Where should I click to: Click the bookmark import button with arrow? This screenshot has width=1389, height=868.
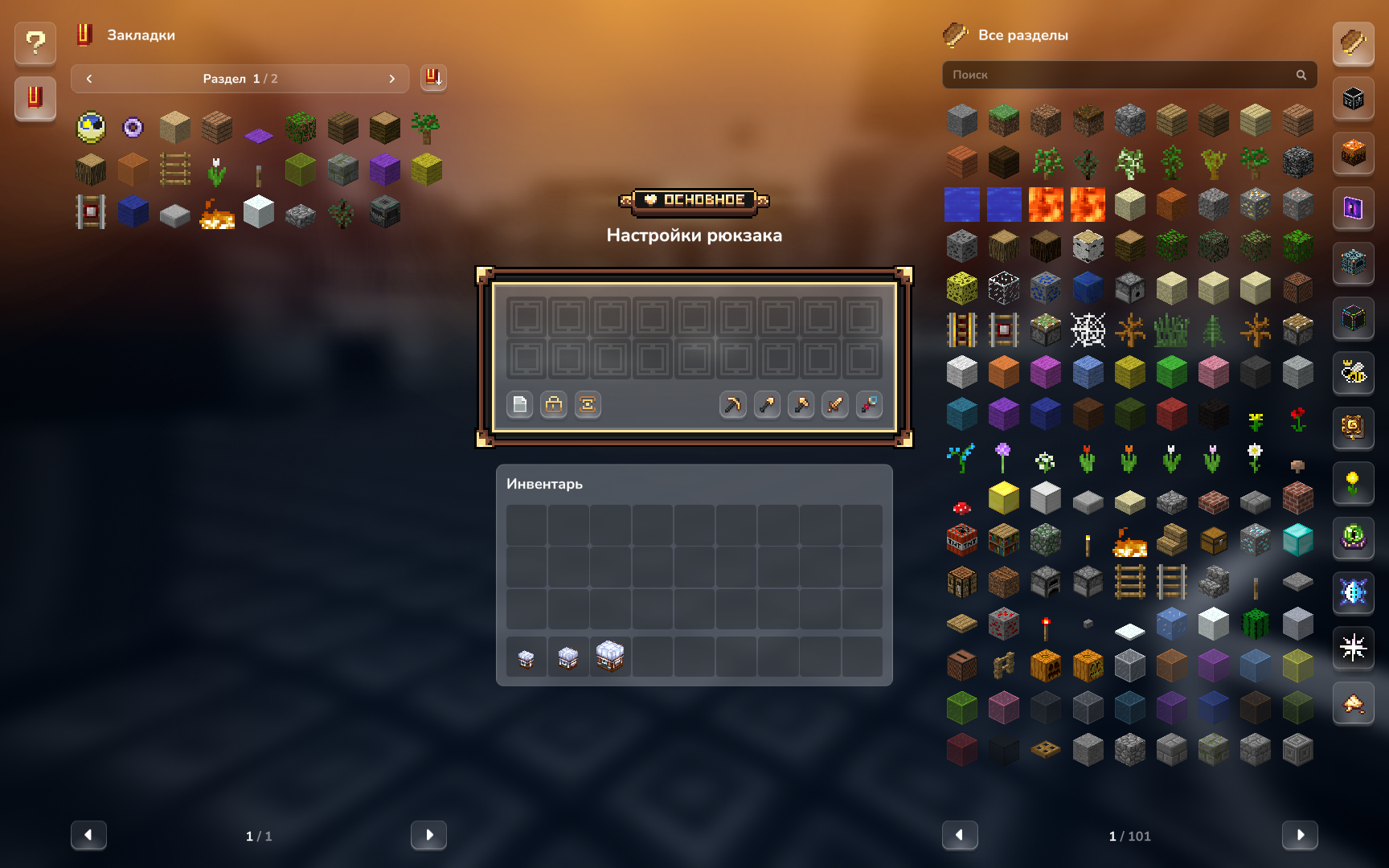tap(433, 78)
